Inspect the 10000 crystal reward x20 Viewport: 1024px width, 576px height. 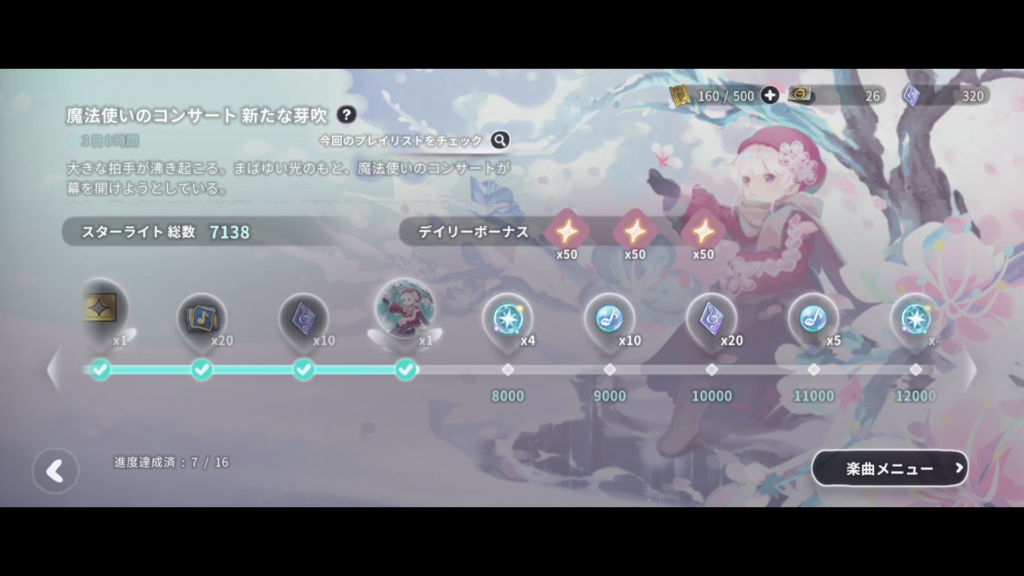(x=711, y=319)
